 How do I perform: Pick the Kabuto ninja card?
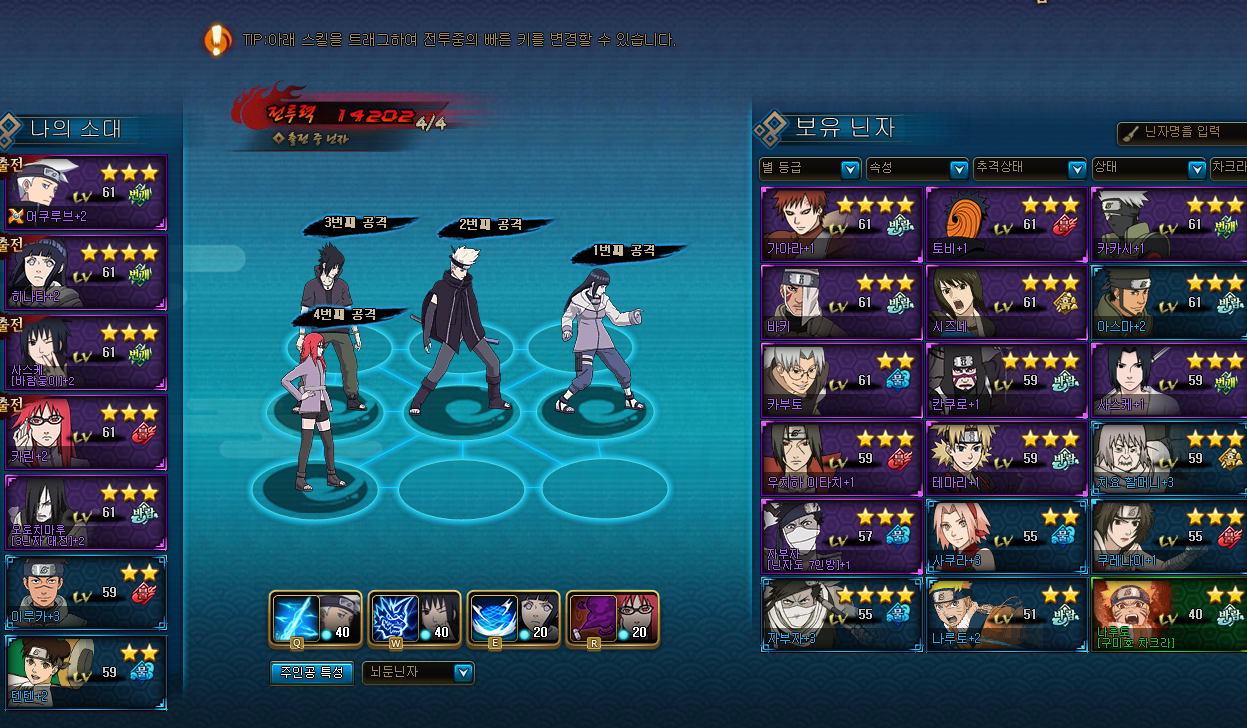point(840,380)
